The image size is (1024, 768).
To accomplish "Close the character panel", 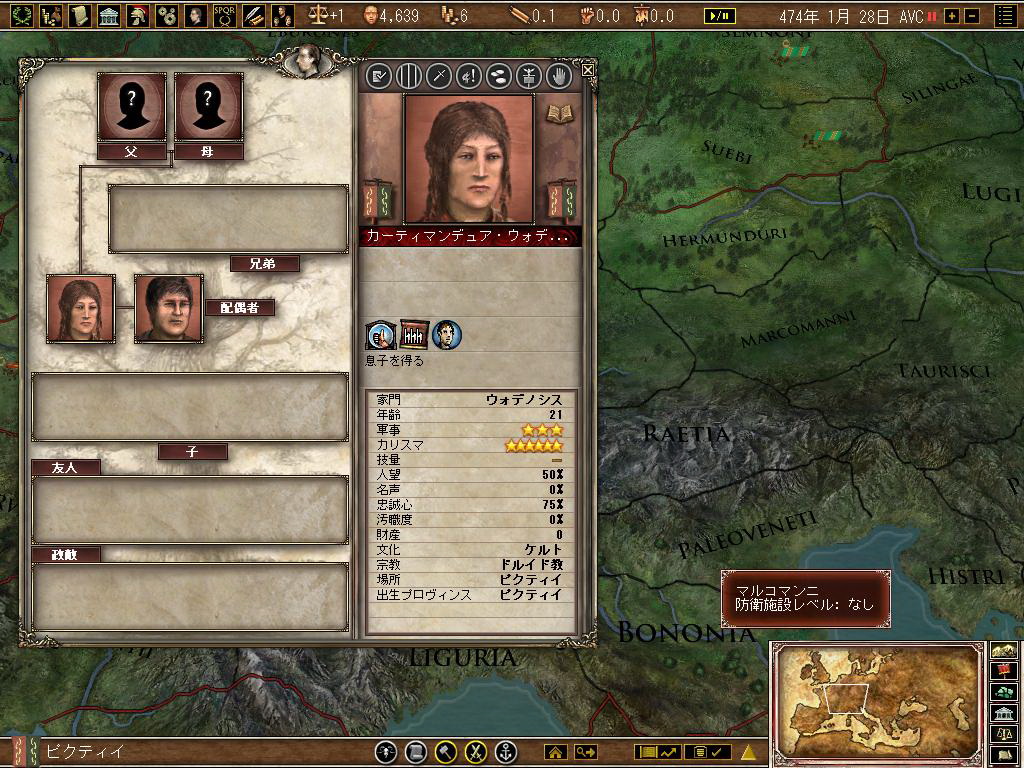I will pyautogui.click(x=588, y=69).
